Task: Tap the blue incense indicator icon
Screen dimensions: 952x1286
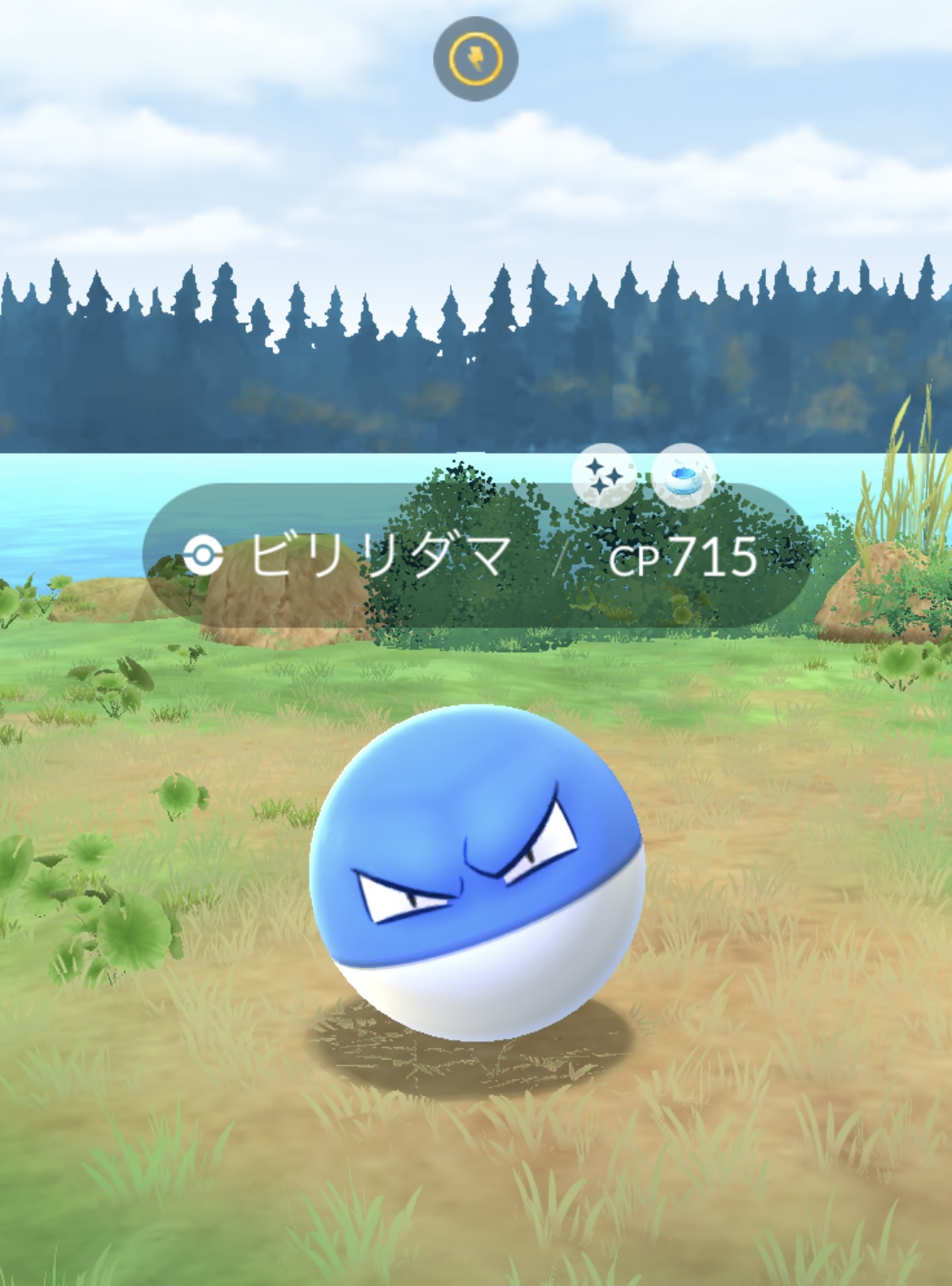Action: coord(684,477)
